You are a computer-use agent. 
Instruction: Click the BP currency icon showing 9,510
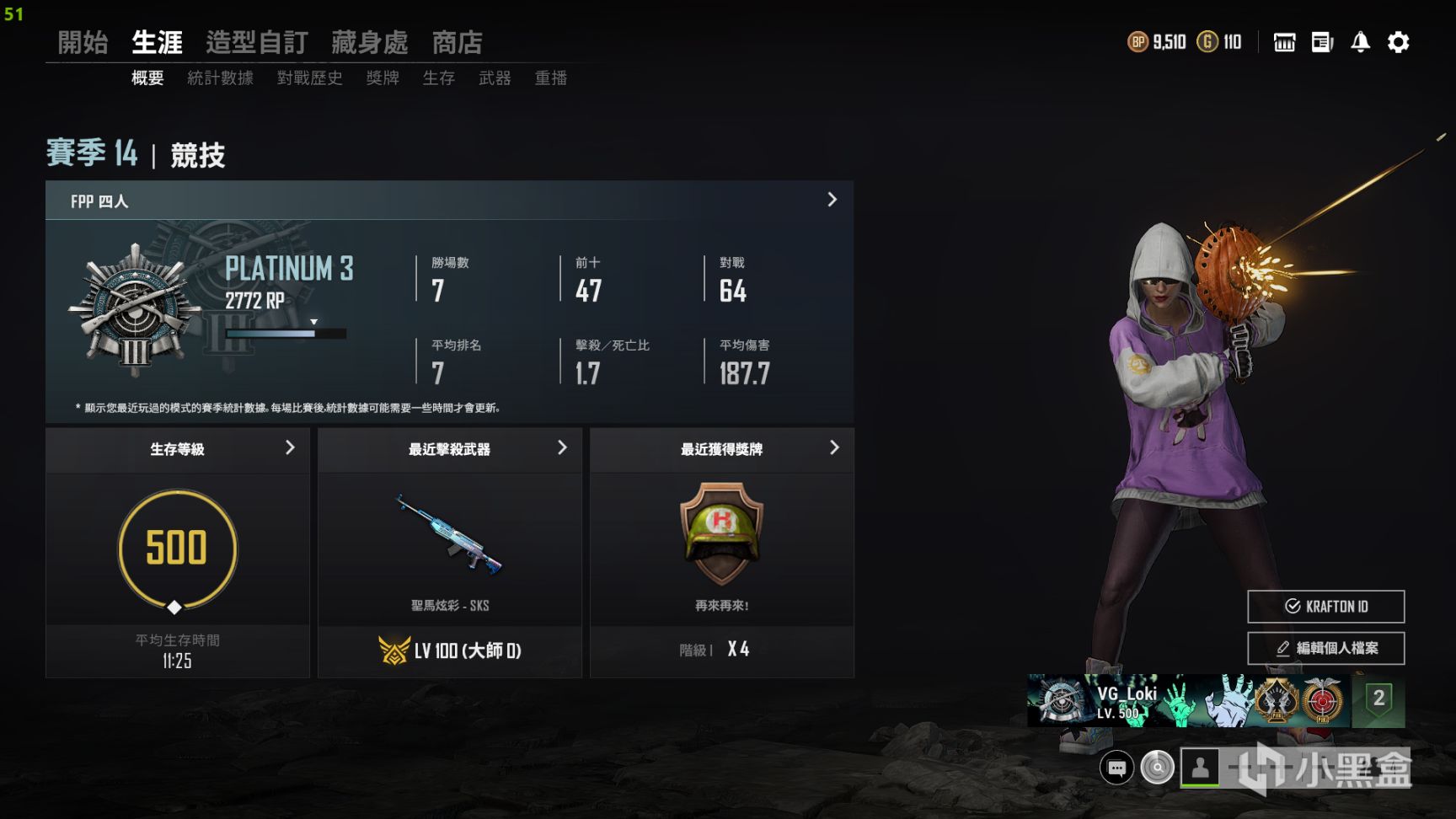1139,40
